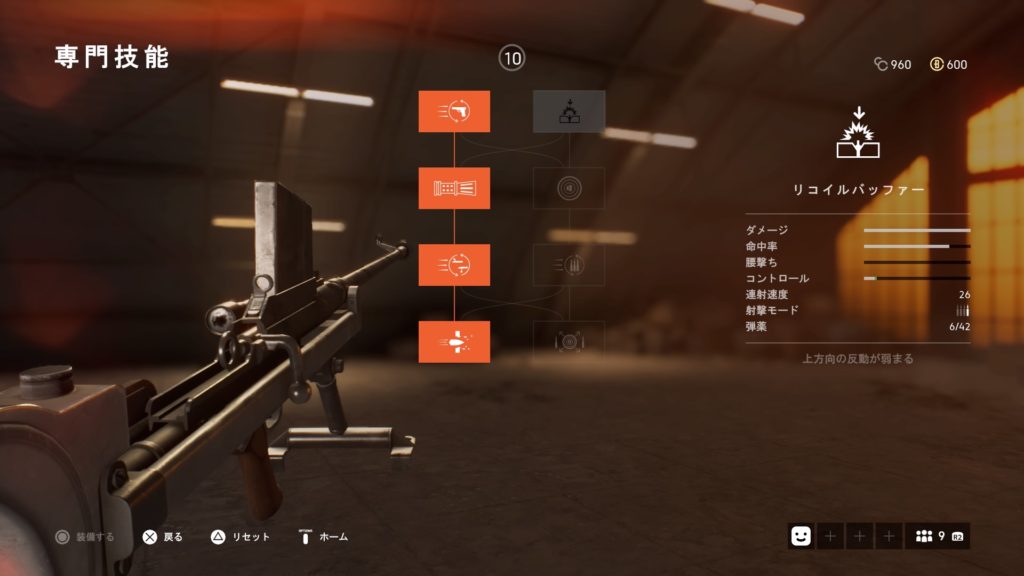Open the squad smiley face icon
This screenshot has height=576, width=1024.
click(x=800, y=537)
